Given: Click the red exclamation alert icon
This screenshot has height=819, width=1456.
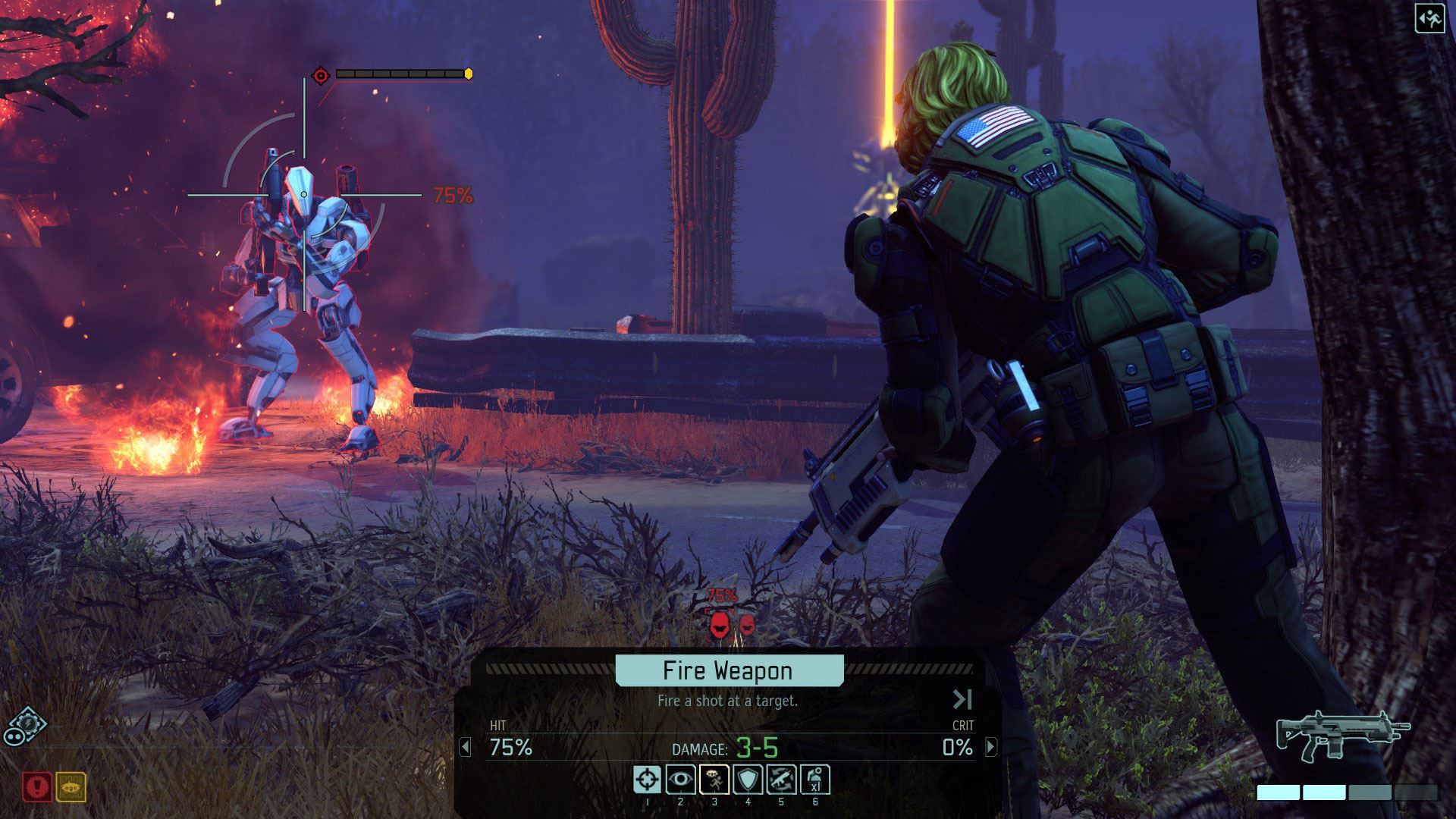Looking at the screenshot, I should (x=36, y=787).
